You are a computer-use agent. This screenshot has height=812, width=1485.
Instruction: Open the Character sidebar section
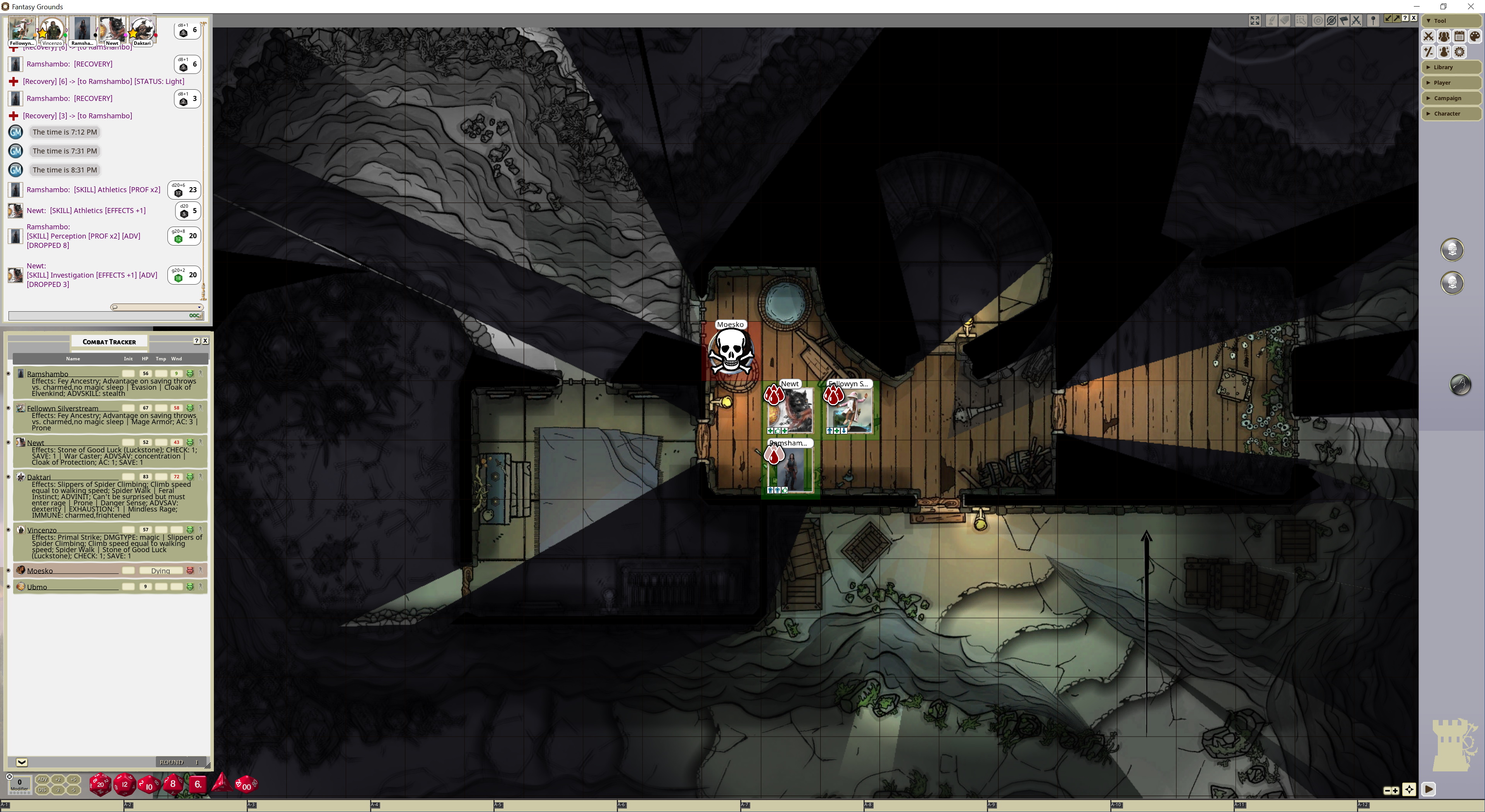pos(1451,114)
